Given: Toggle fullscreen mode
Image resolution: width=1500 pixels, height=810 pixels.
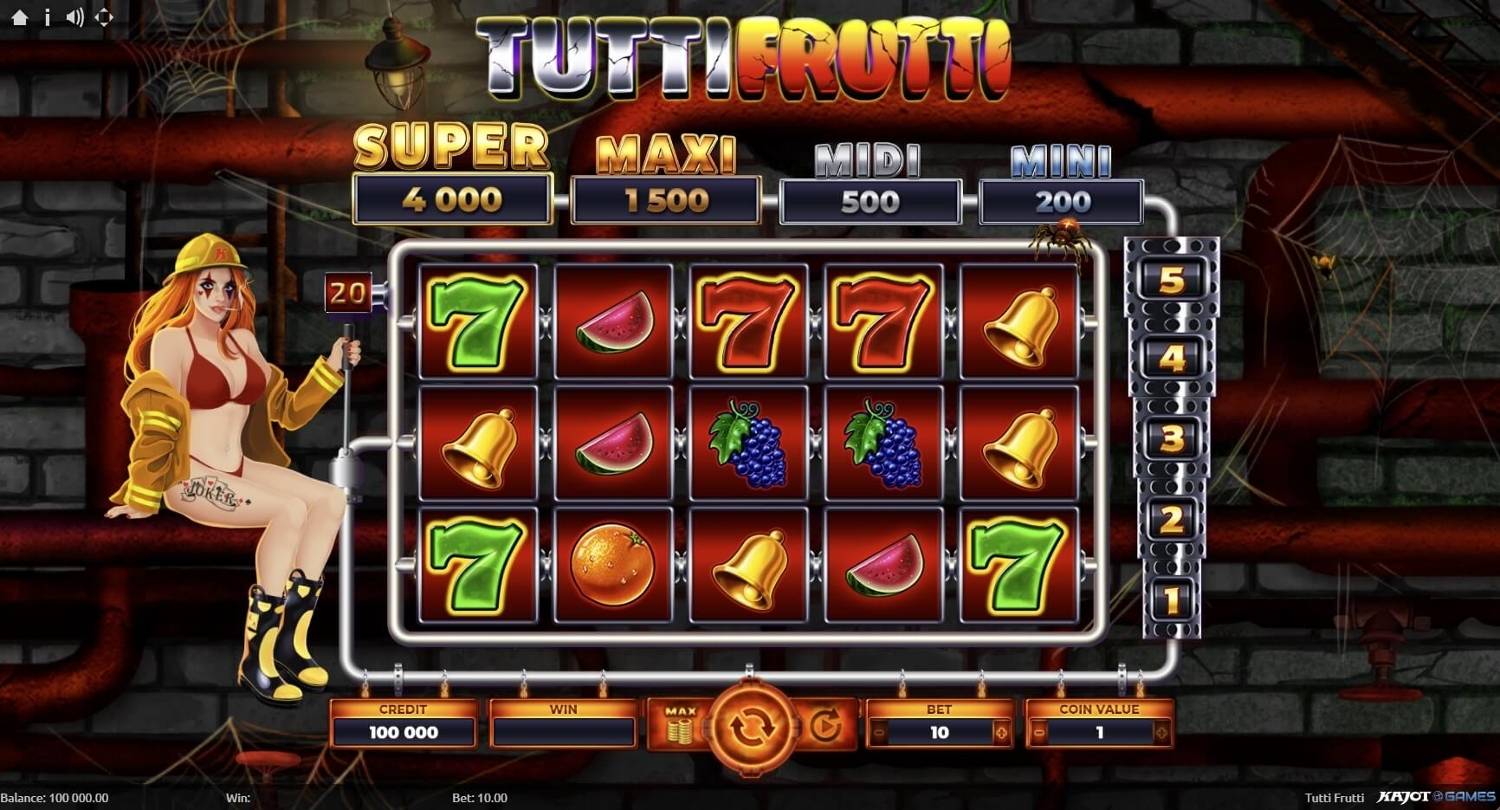Looking at the screenshot, I should pos(103,17).
